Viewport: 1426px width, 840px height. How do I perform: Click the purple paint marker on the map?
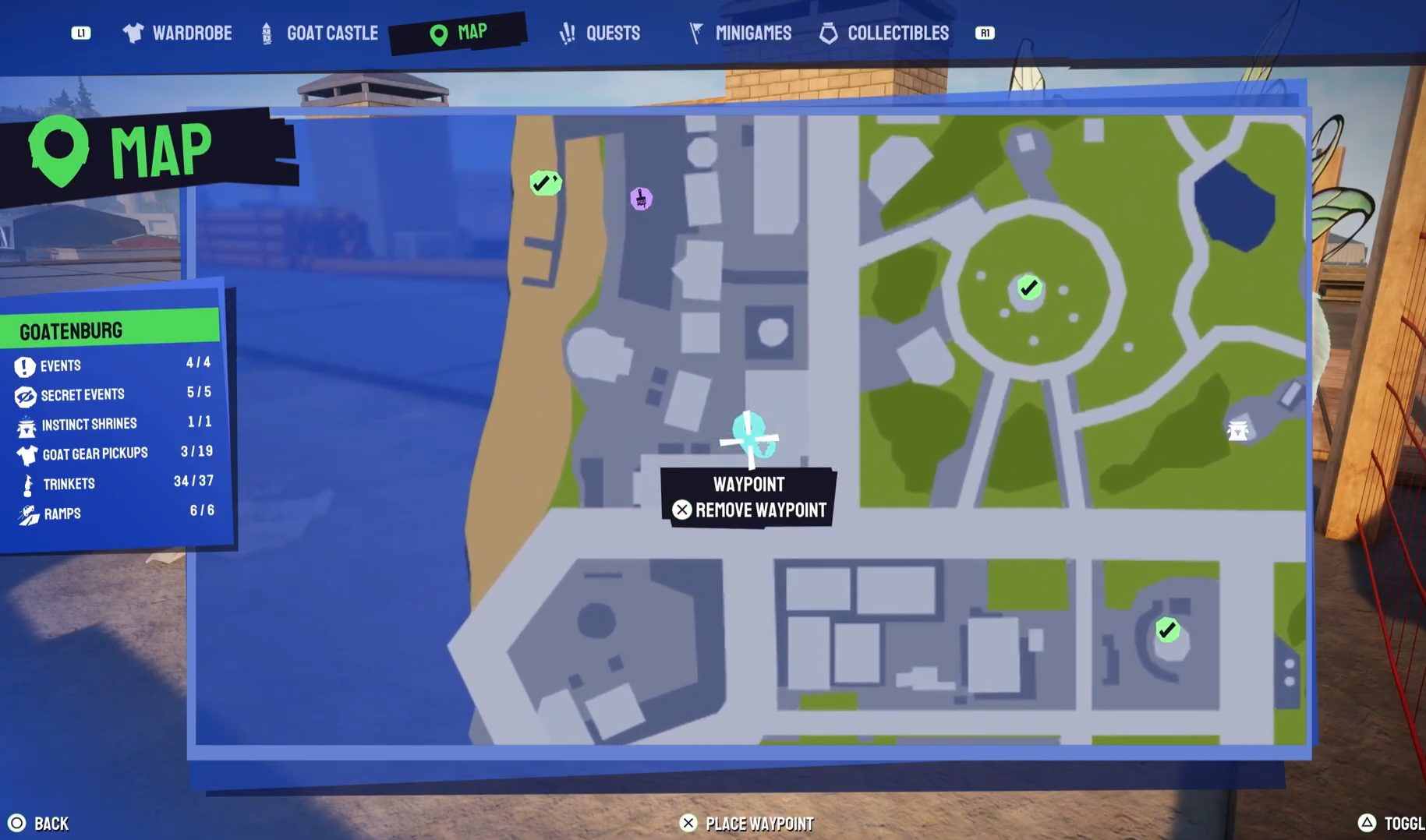[x=641, y=199]
